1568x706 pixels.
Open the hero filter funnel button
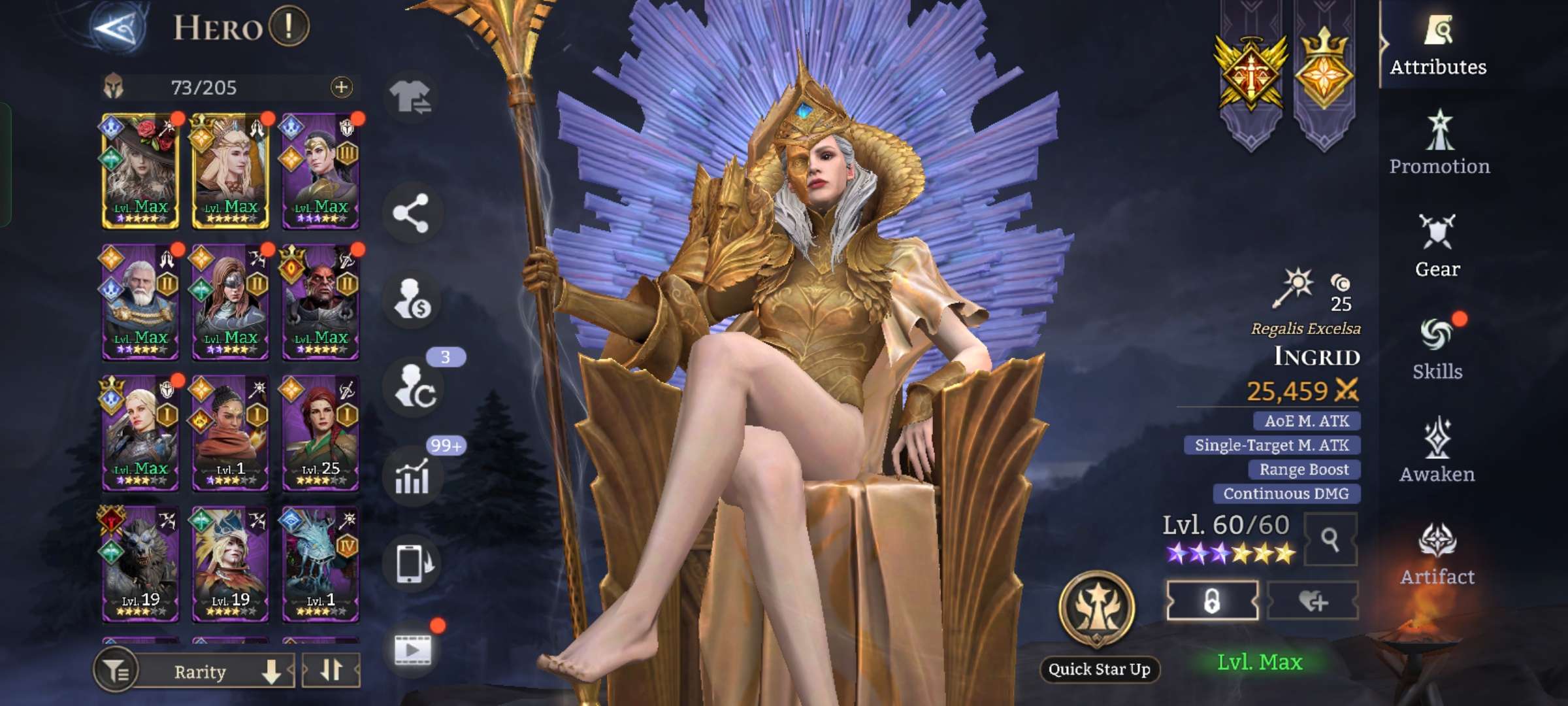click(116, 671)
